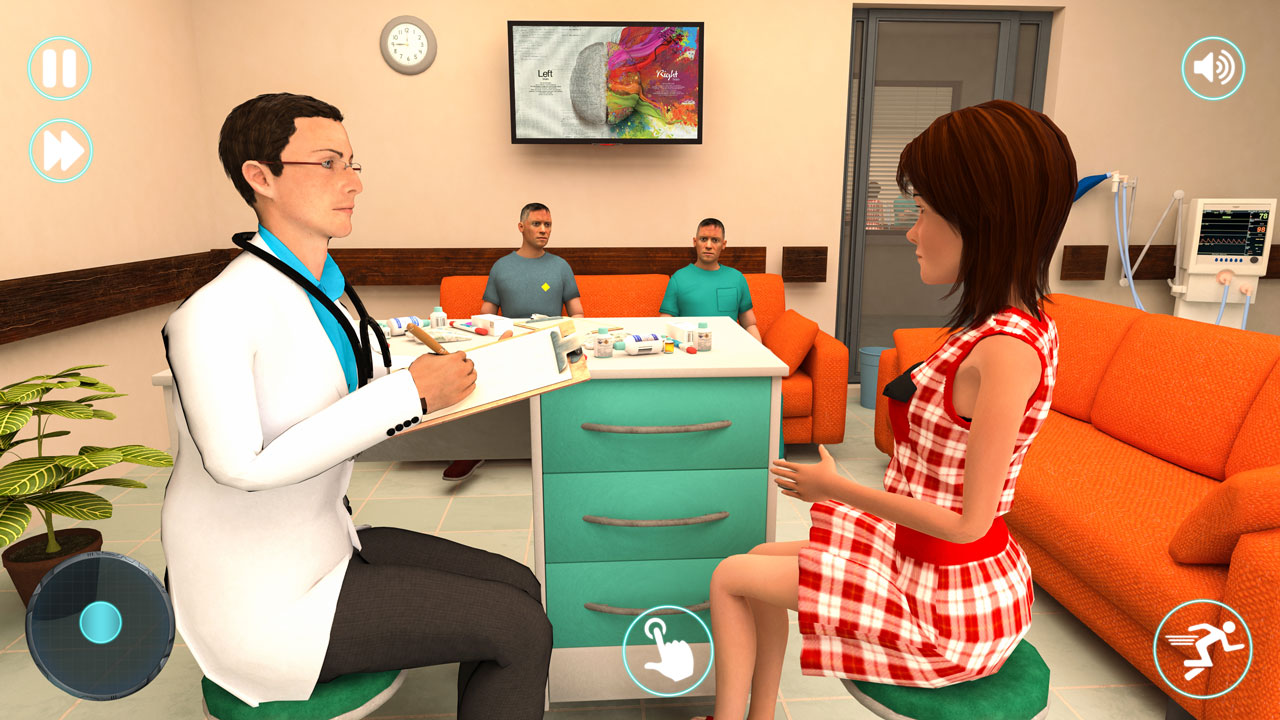1280x720 pixels.
Task: Mute audio with the speaker toggle
Action: point(1212,68)
